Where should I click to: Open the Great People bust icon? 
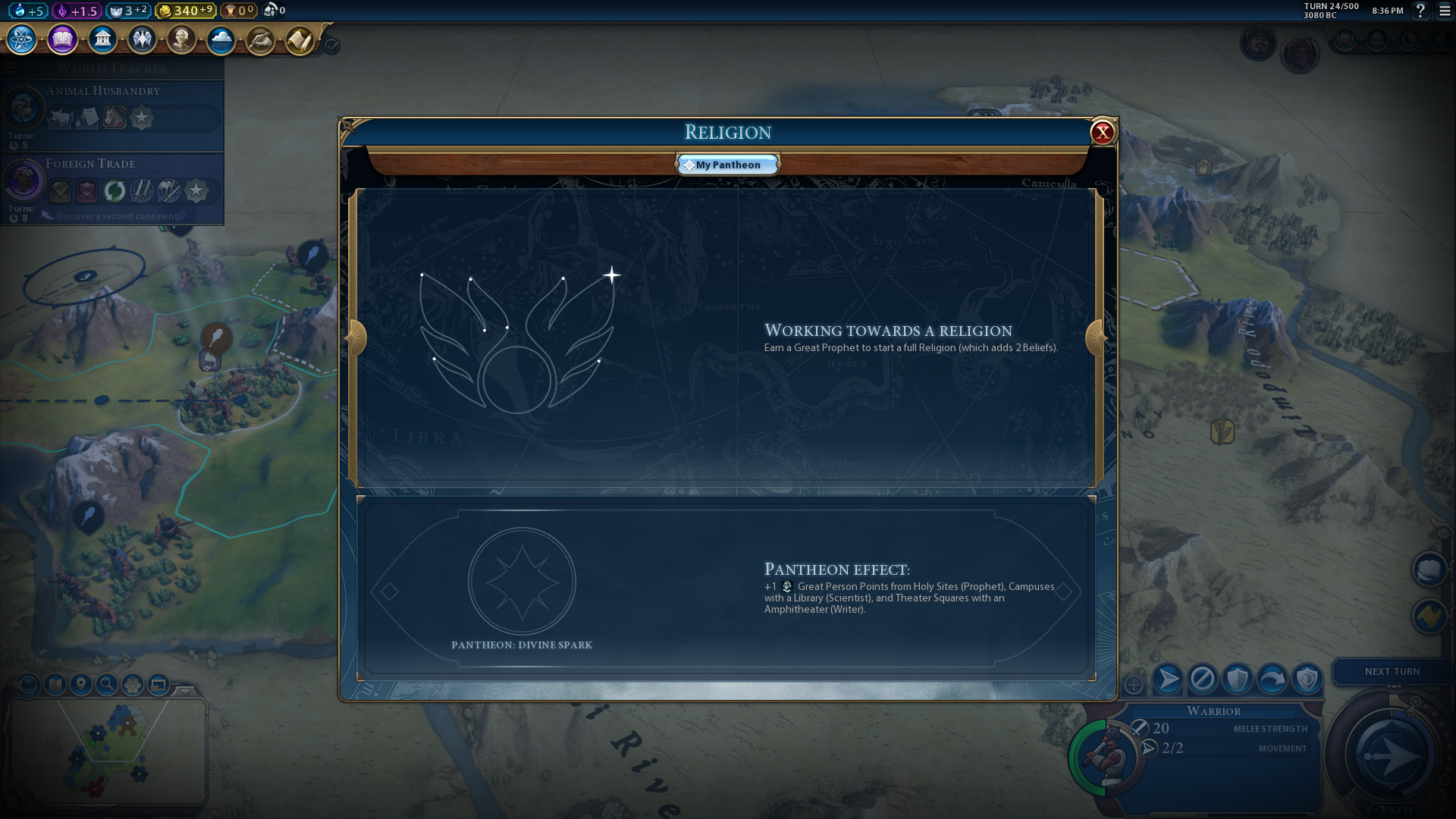[x=181, y=39]
